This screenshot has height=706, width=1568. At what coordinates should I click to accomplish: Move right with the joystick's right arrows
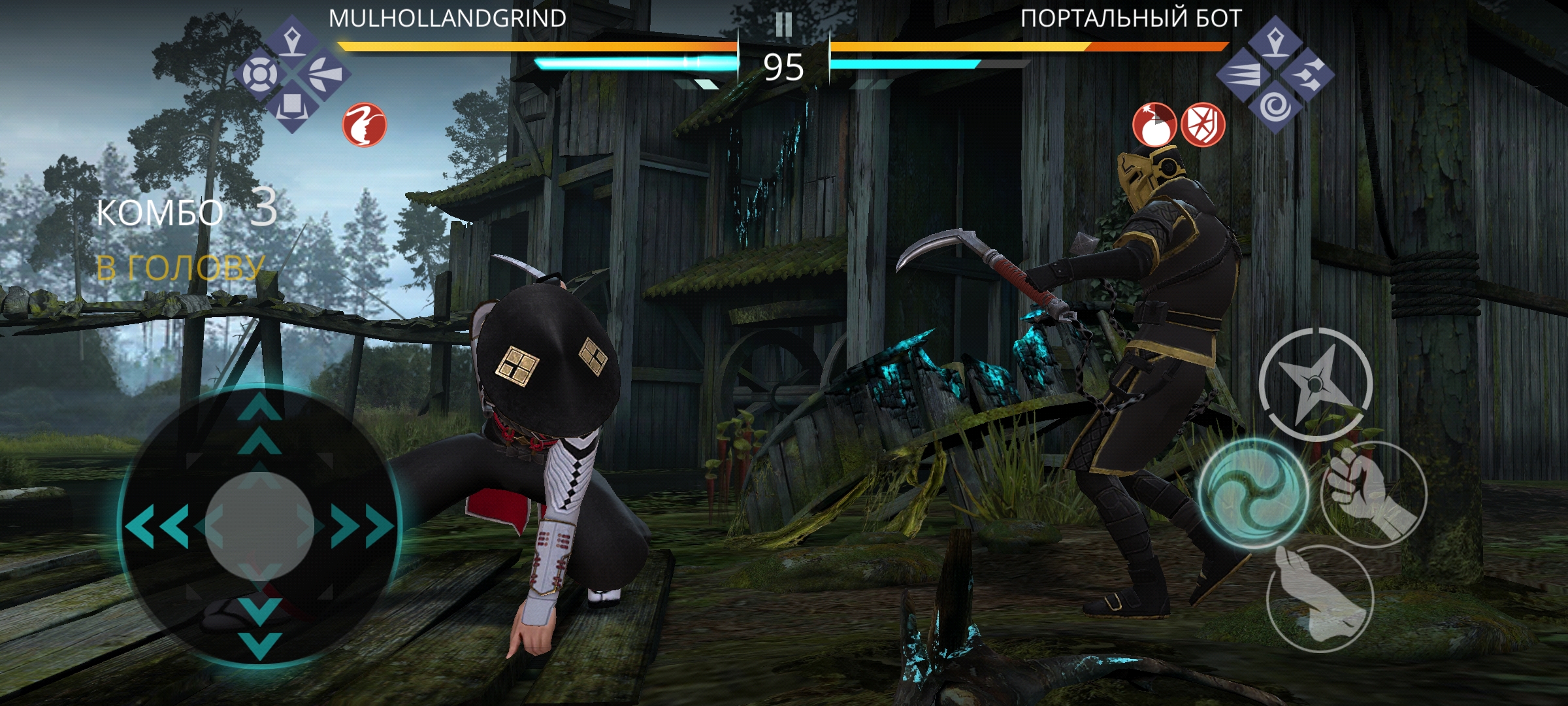click(363, 525)
